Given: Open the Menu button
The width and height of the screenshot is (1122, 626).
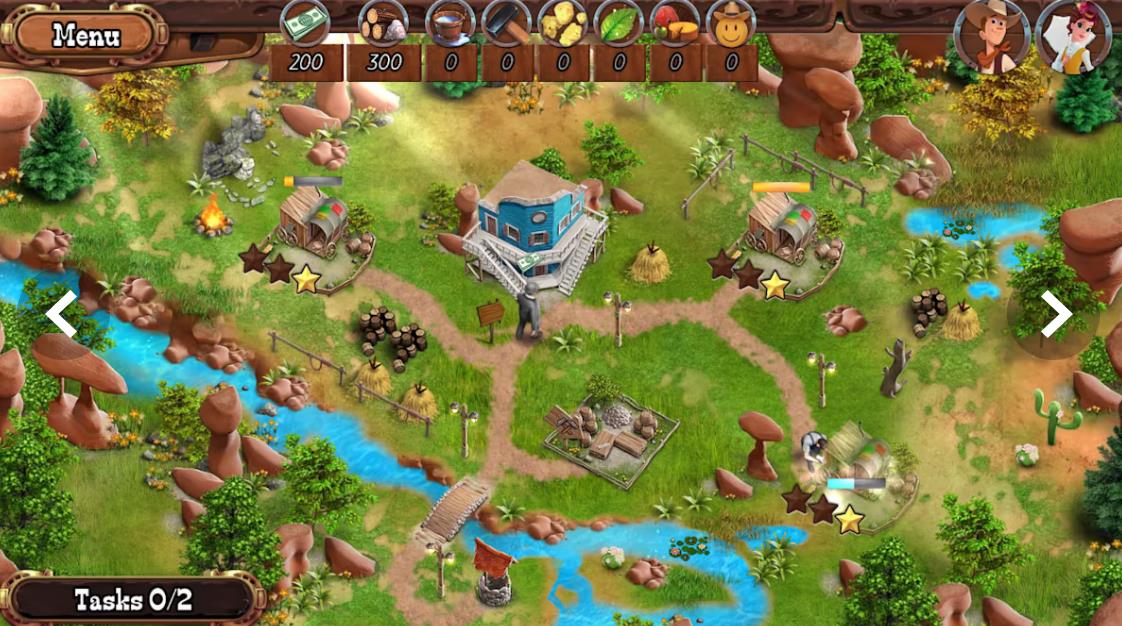Looking at the screenshot, I should click(86, 36).
